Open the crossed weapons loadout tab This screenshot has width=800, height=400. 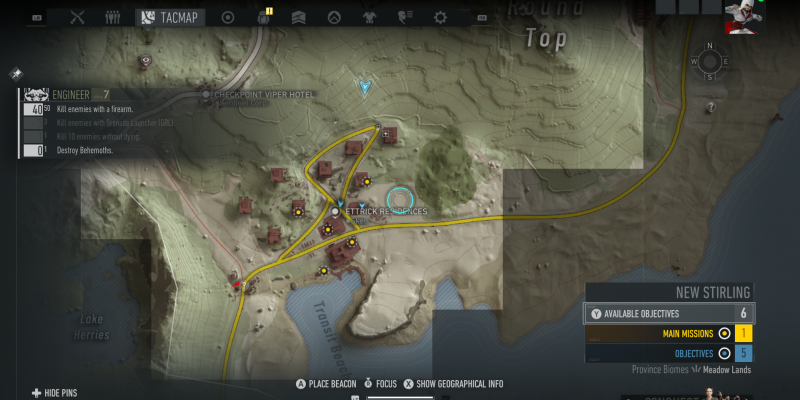click(79, 17)
